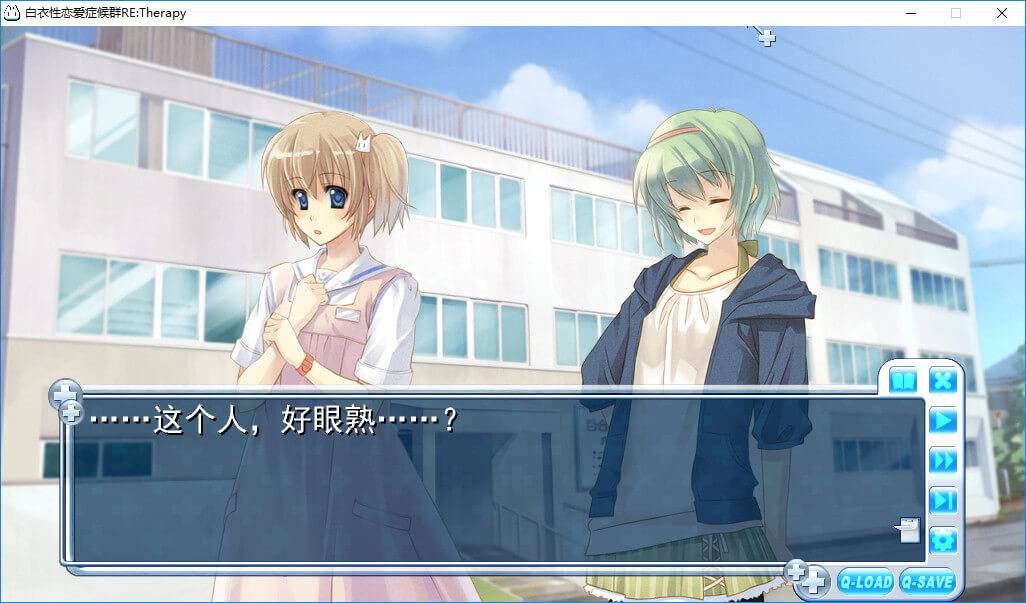This screenshot has height=603, width=1026.
Task: Hide the dialogue box with the X button
Action: click(943, 380)
